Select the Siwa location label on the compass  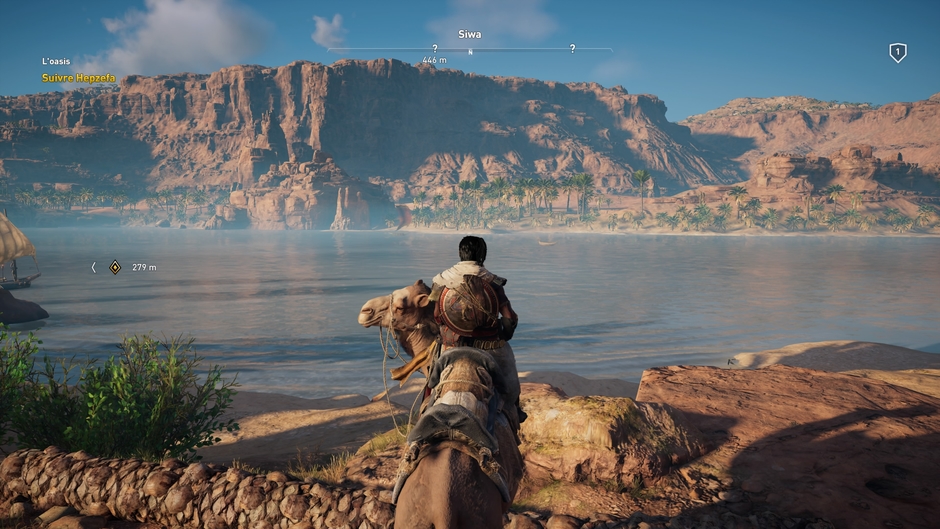469,34
